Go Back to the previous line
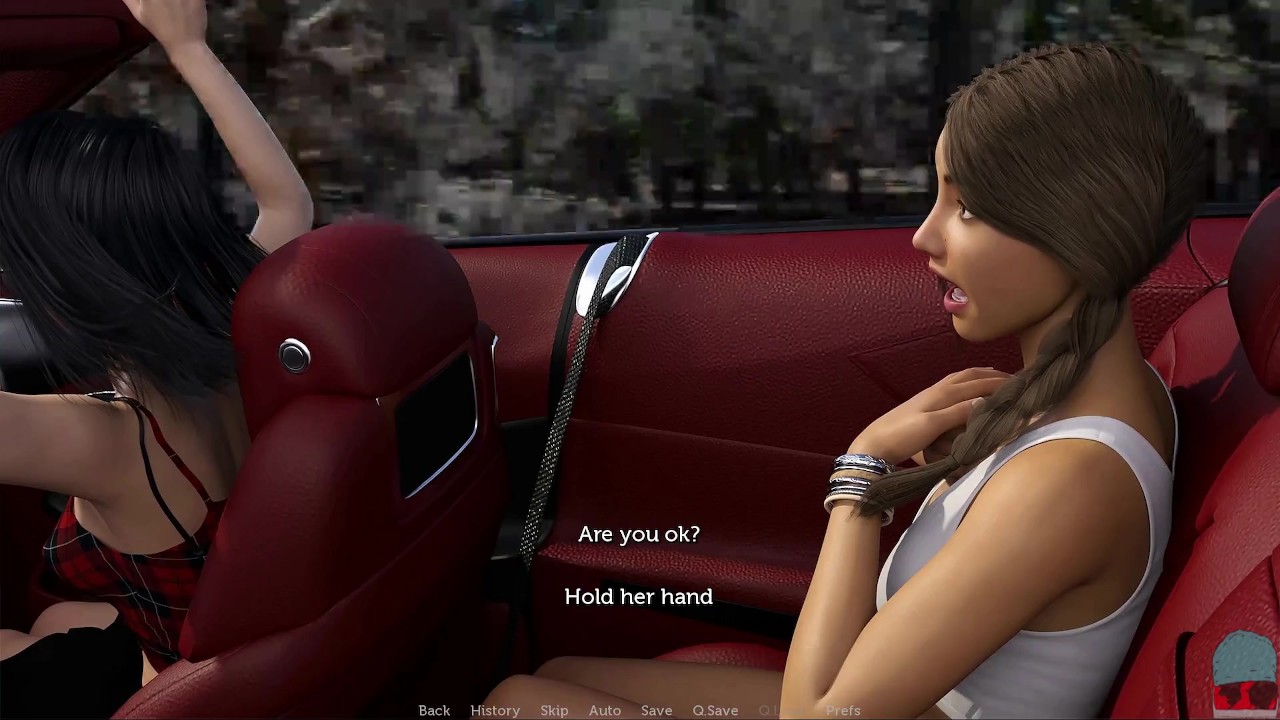This screenshot has width=1280, height=720. click(x=434, y=710)
